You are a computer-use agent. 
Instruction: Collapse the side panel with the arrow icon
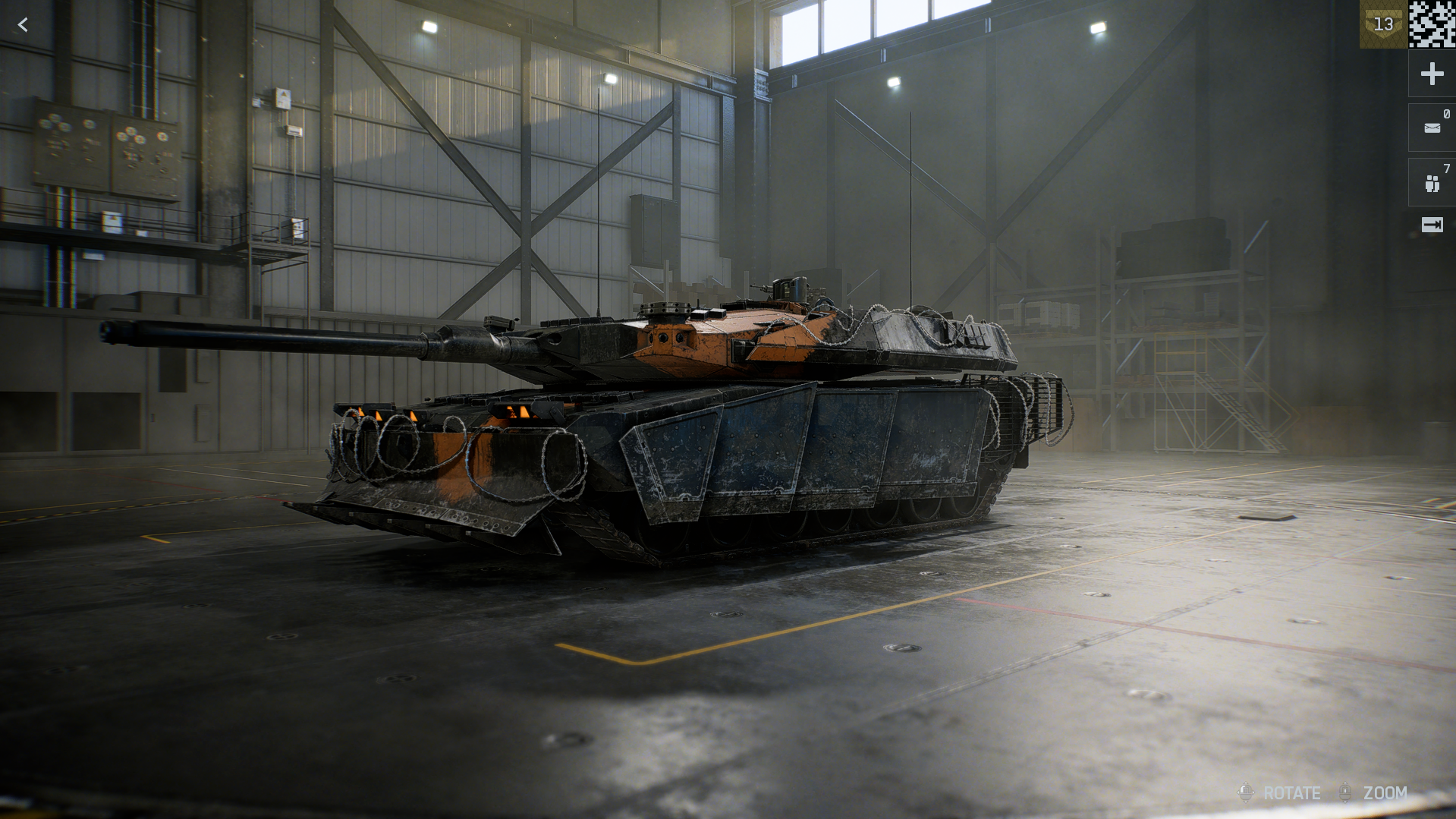(1432, 225)
